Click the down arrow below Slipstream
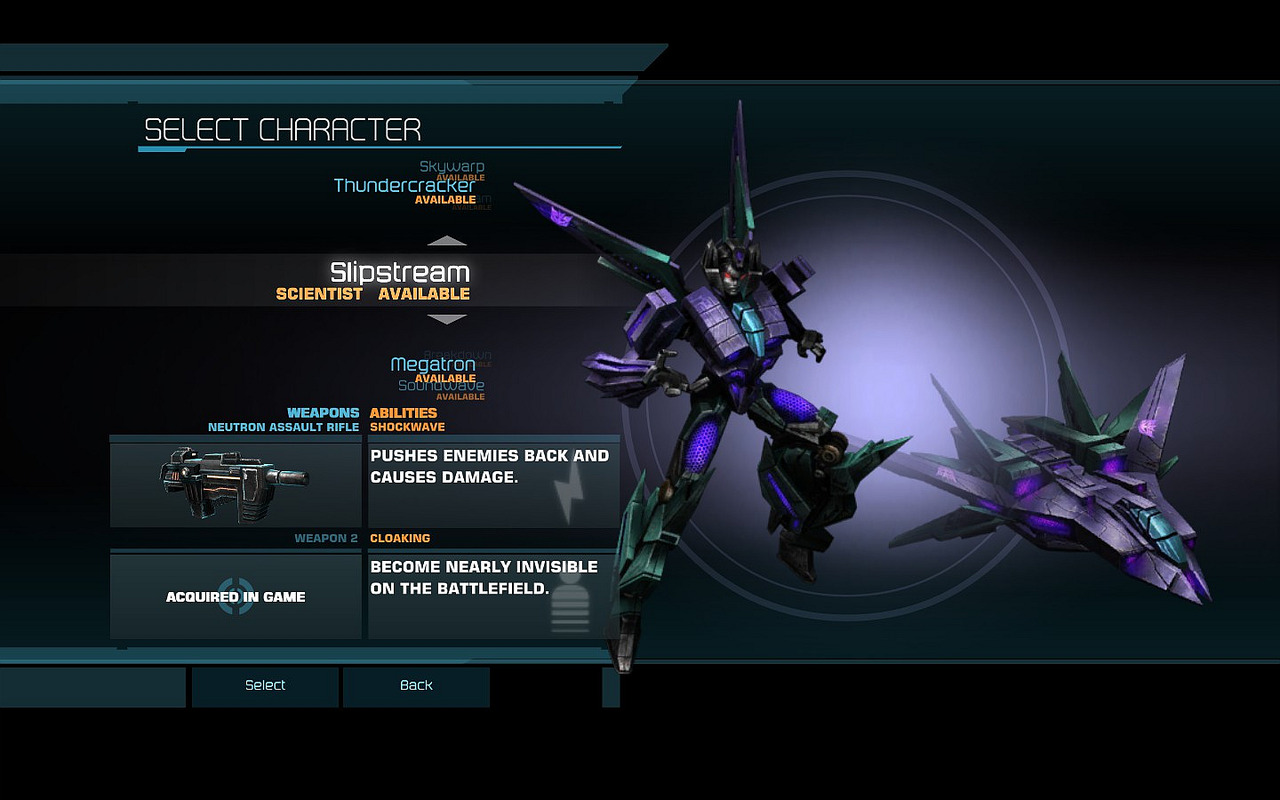The width and height of the screenshot is (1280, 800). pos(447,319)
